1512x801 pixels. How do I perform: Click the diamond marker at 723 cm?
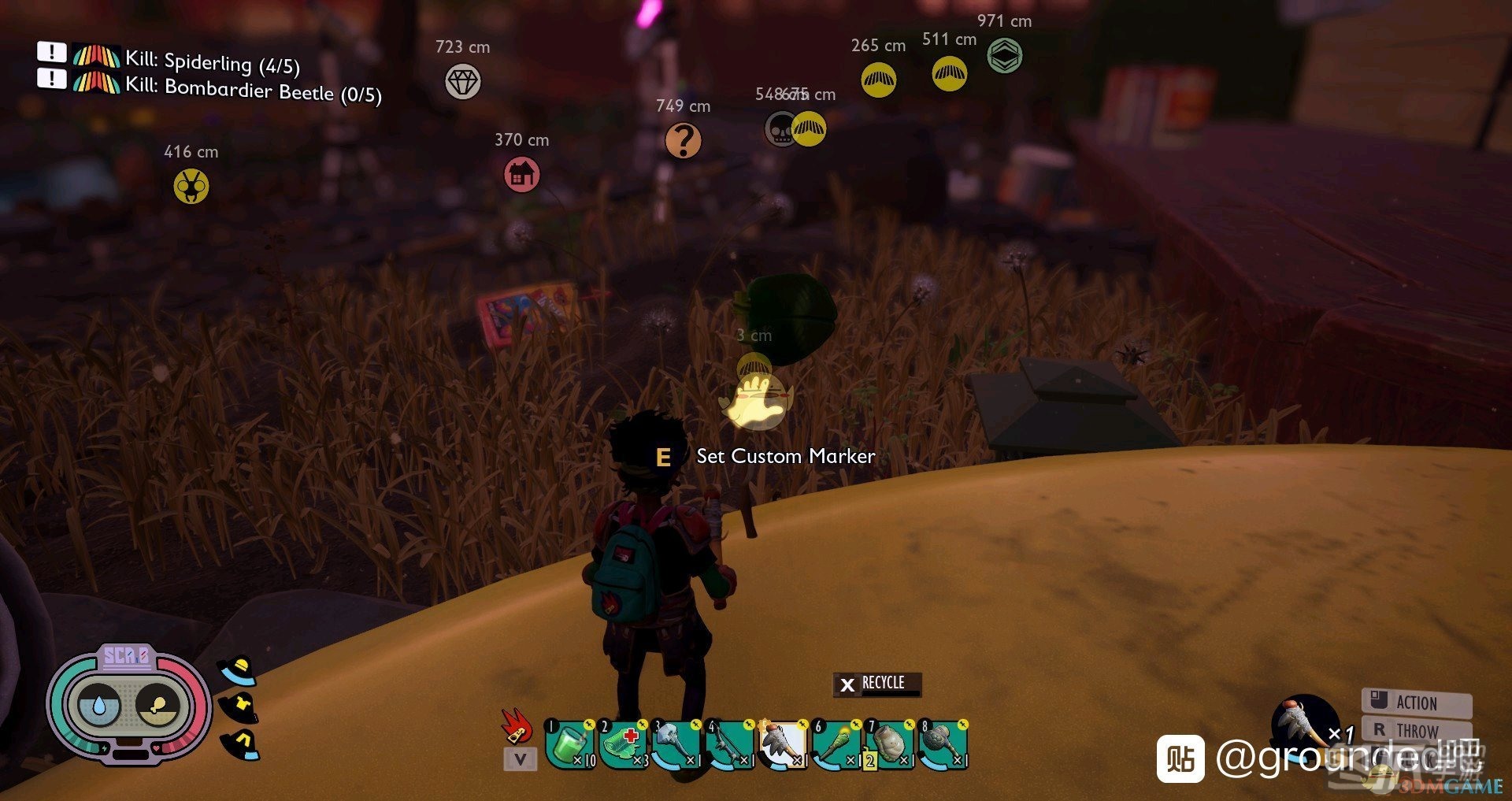click(x=462, y=81)
